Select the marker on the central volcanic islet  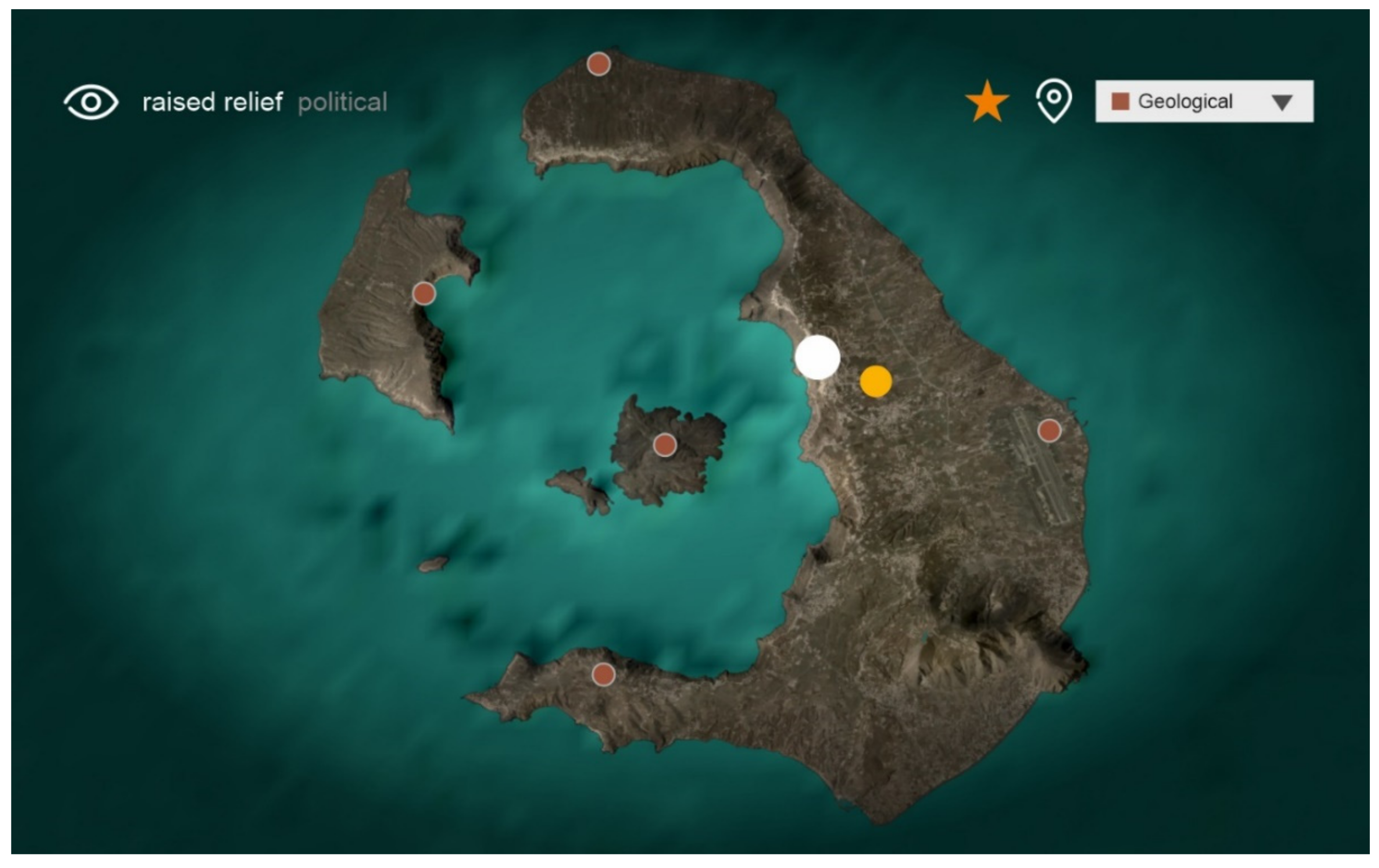[664, 445]
